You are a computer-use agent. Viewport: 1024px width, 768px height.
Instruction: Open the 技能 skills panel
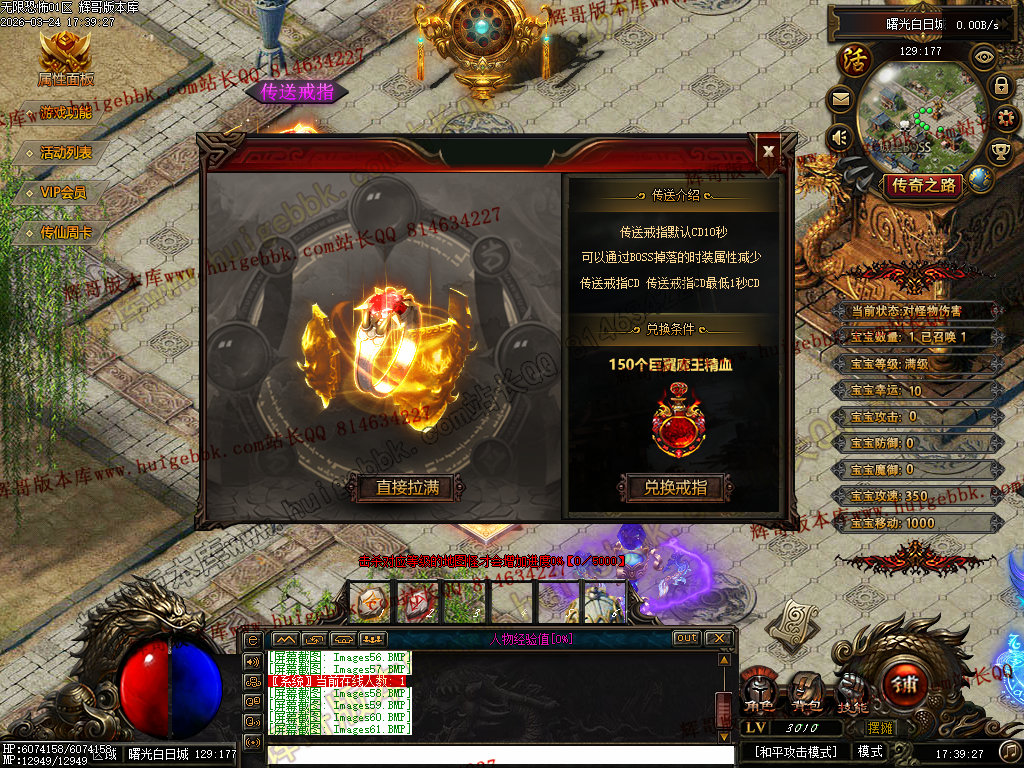click(x=852, y=694)
